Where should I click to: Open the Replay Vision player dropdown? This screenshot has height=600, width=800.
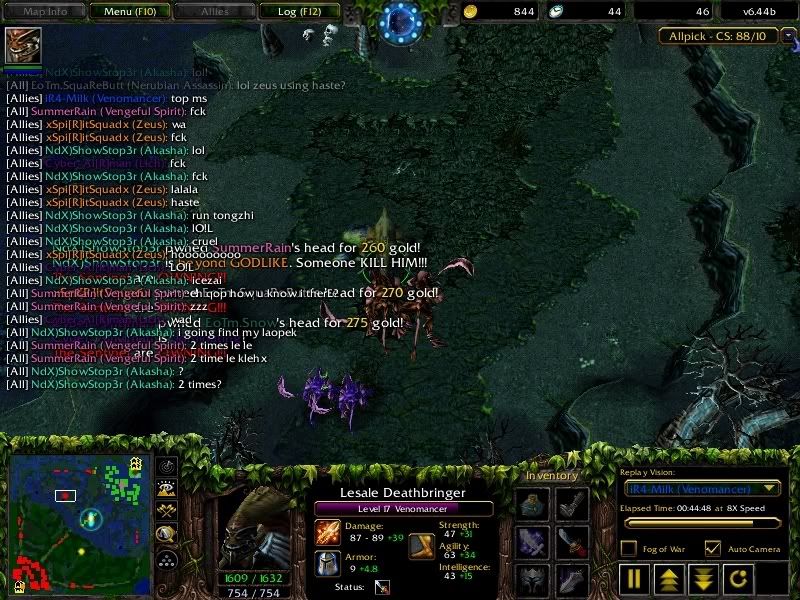[x=701, y=488]
